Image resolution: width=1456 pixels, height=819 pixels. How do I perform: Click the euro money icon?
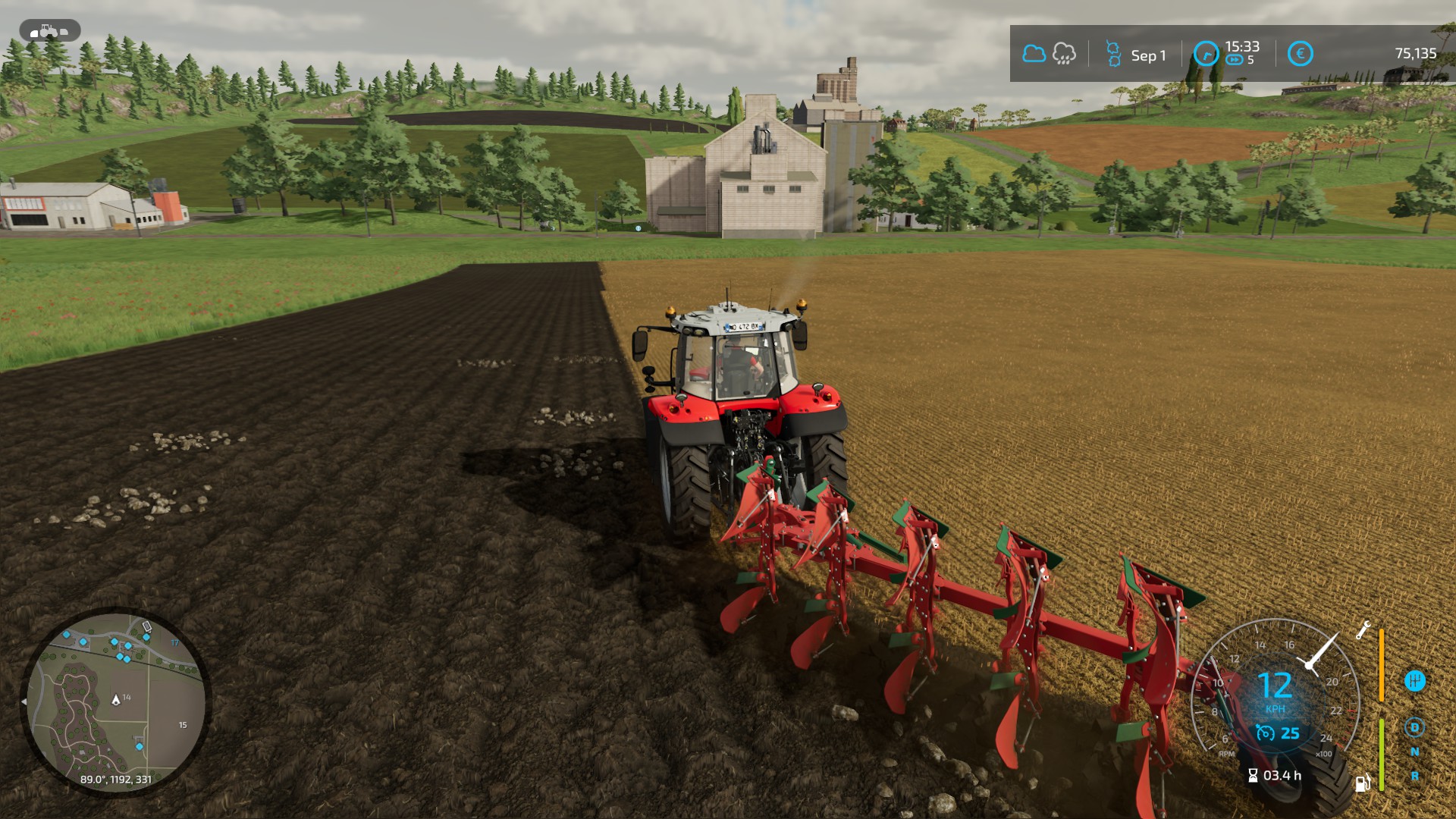(x=1300, y=54)
